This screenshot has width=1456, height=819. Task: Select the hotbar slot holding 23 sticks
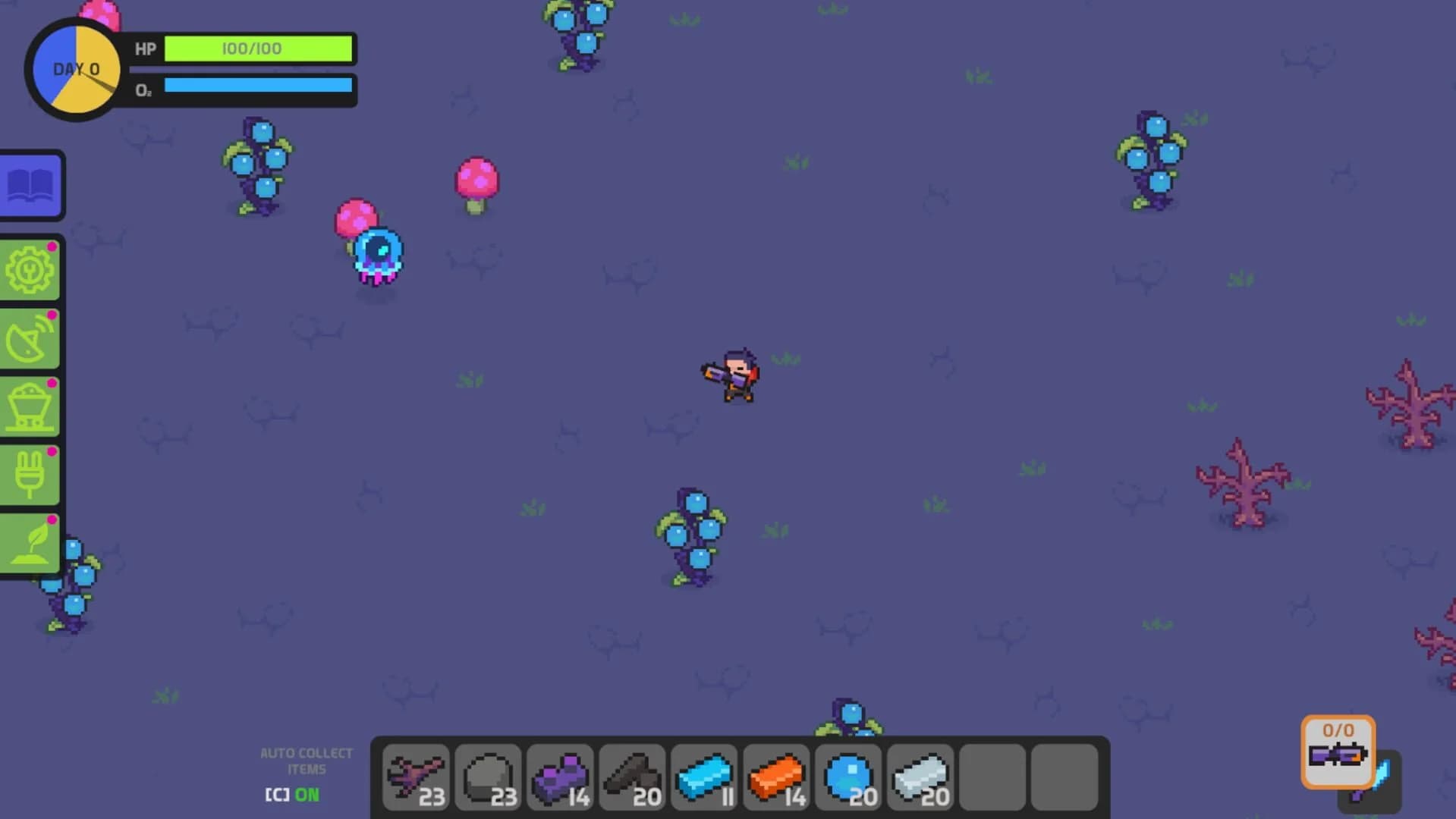coord(416,777)
